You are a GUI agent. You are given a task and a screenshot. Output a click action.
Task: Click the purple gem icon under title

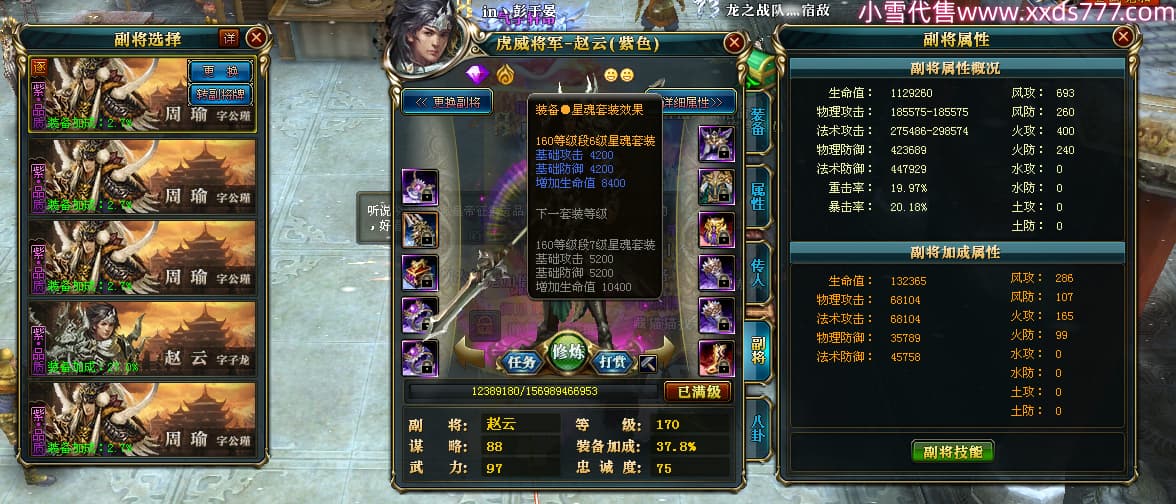pos(475,74)
